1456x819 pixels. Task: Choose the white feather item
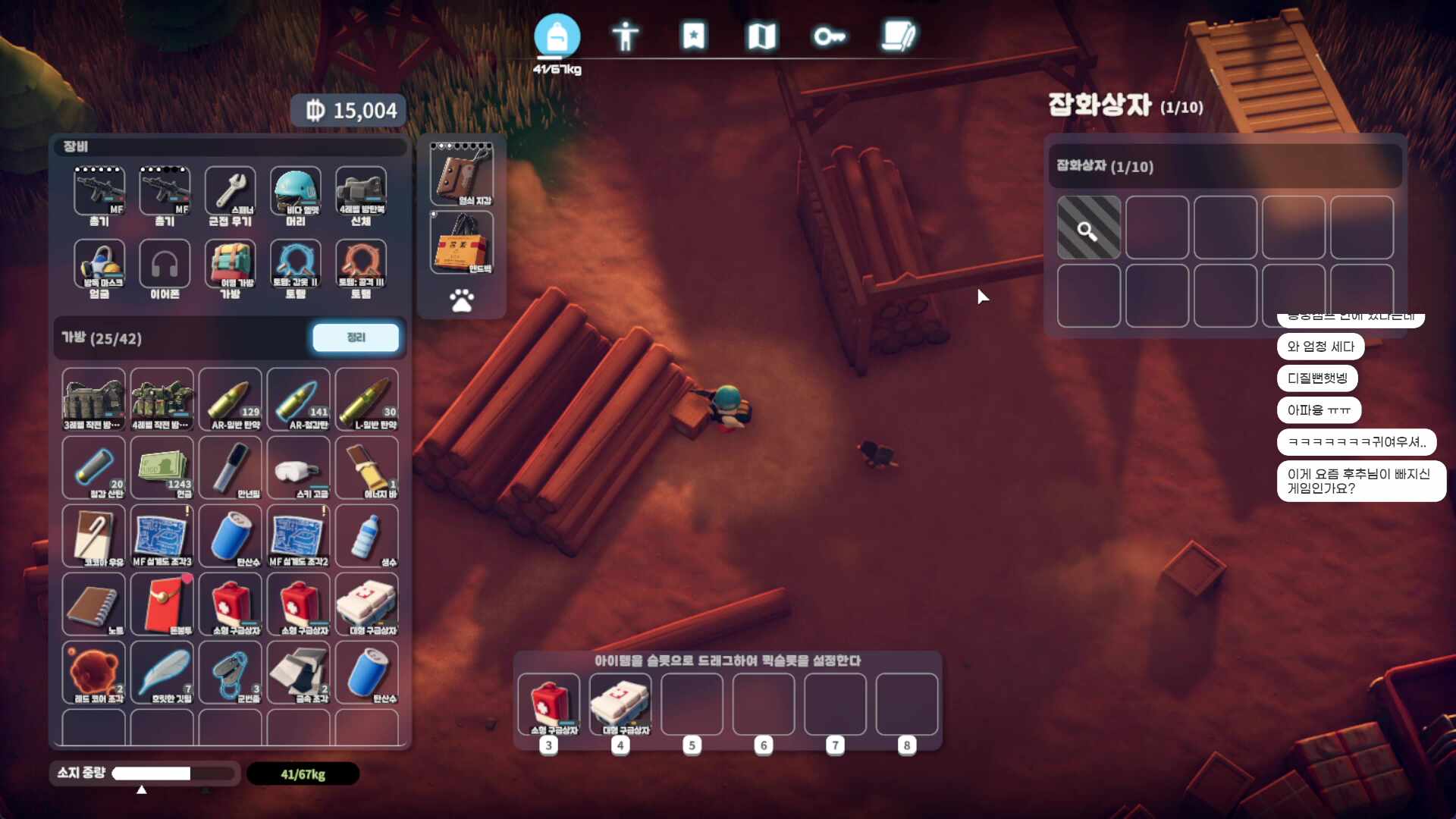click(162, 673)
